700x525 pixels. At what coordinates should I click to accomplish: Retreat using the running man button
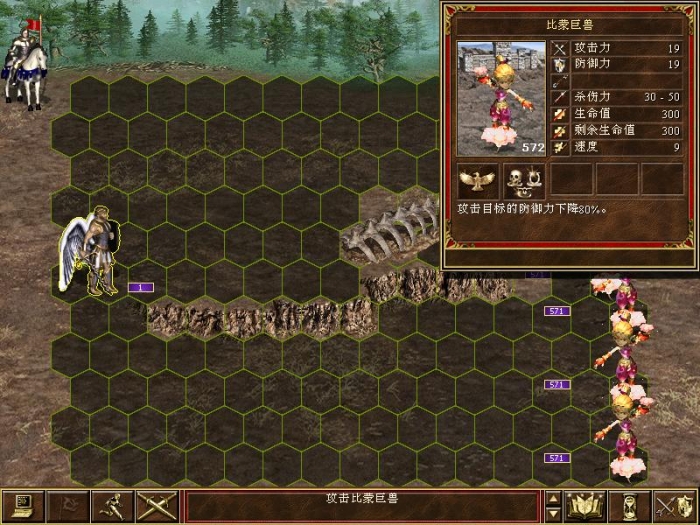pos(111,506)
